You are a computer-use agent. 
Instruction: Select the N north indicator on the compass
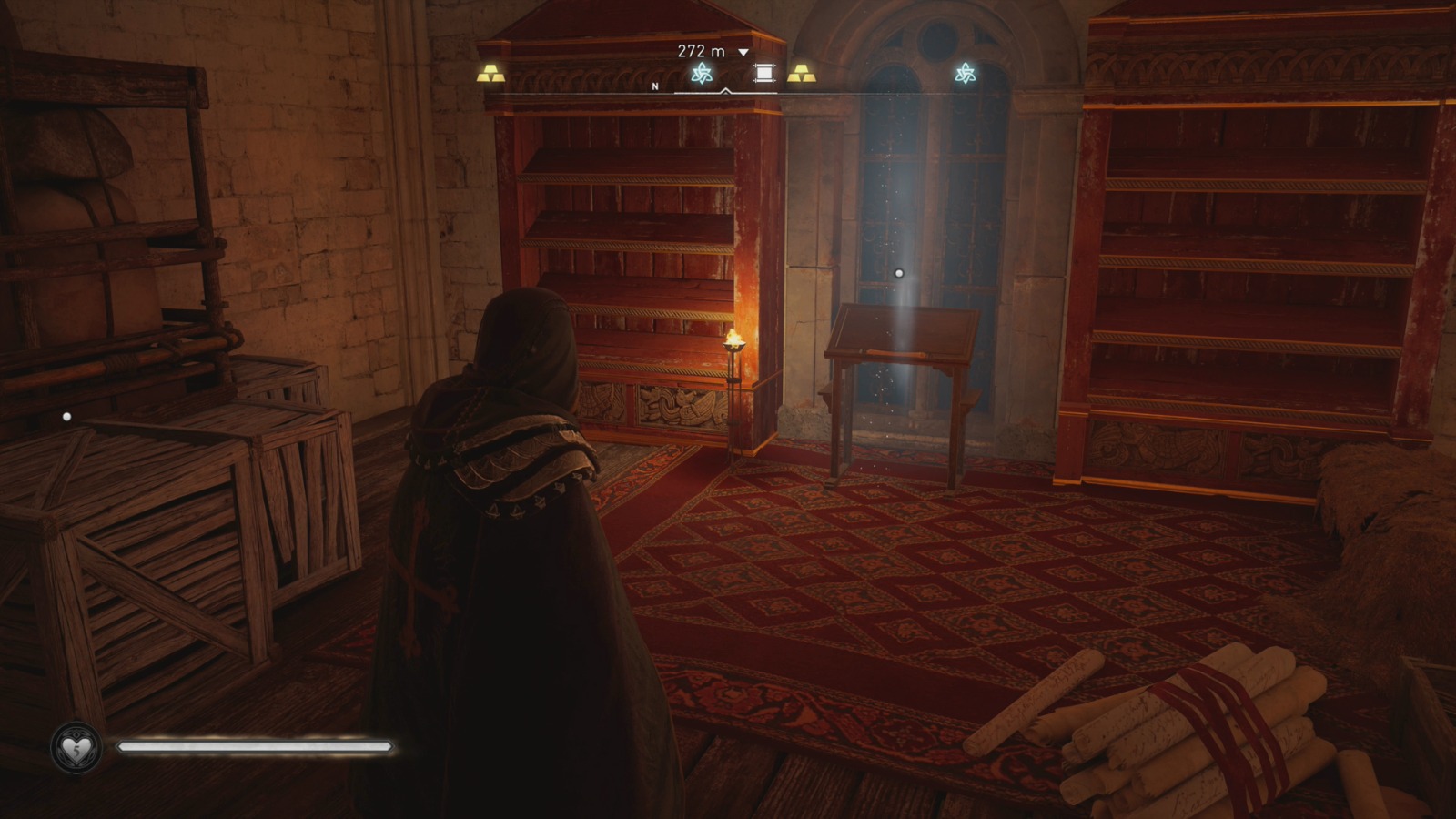coord(654,86)
